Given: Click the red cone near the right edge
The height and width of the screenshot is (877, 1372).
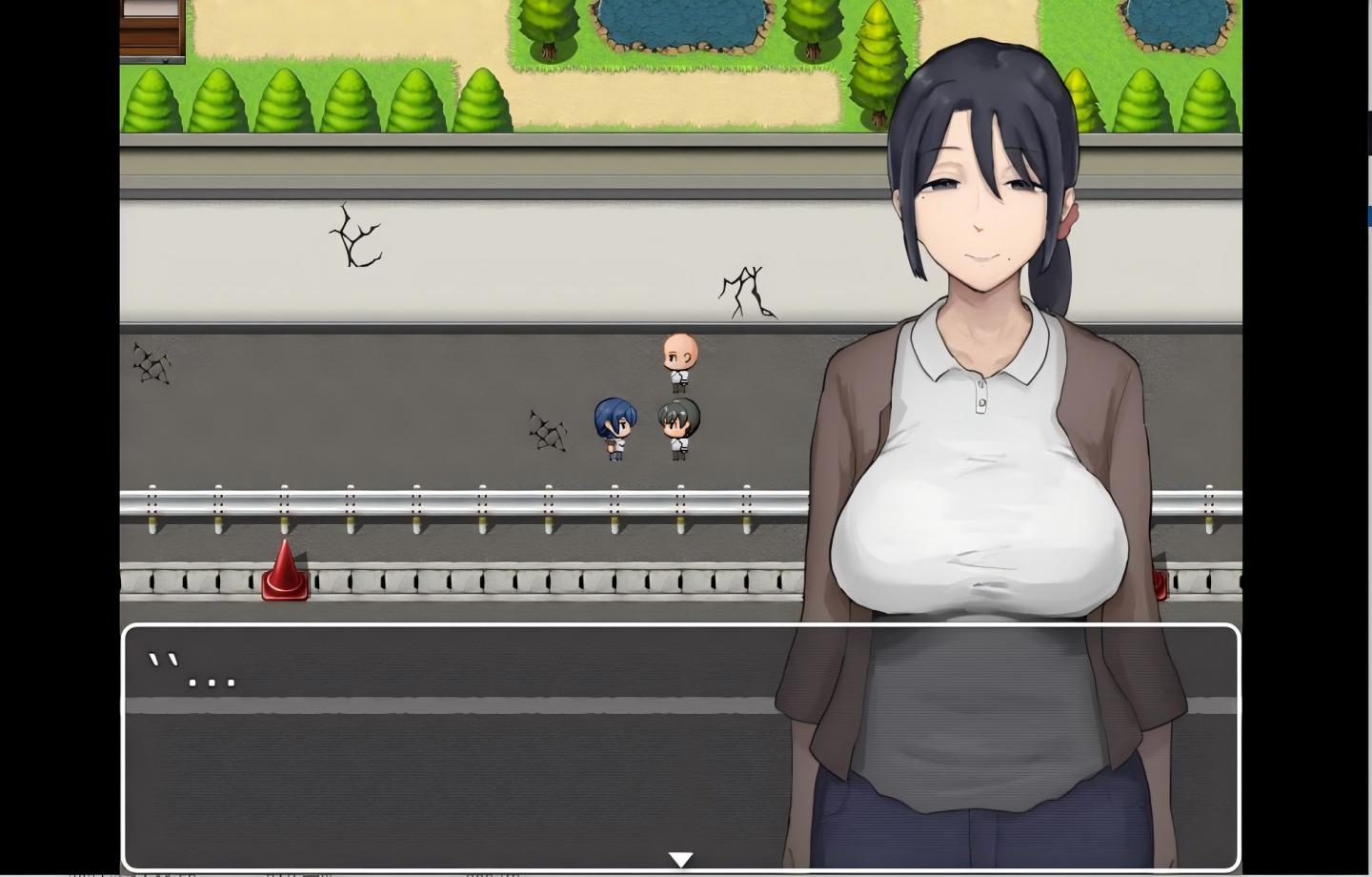Looking at the screenshot, I should [x=1161, y=583].
